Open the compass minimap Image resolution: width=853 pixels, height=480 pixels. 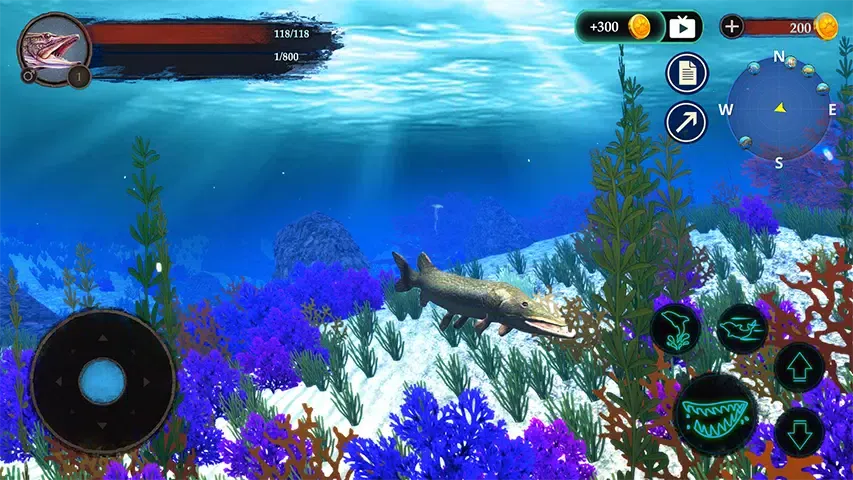click(x=779, y=108)
